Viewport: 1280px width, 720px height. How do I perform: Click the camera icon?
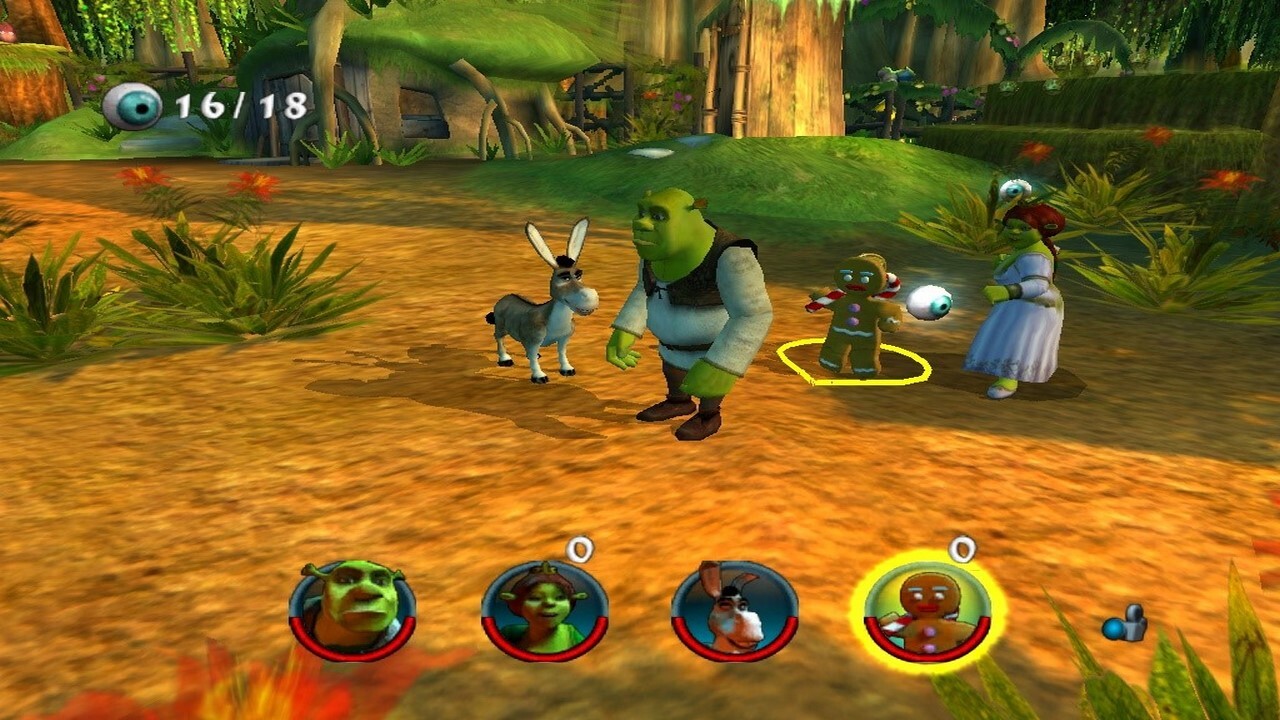coord(1125,624)
